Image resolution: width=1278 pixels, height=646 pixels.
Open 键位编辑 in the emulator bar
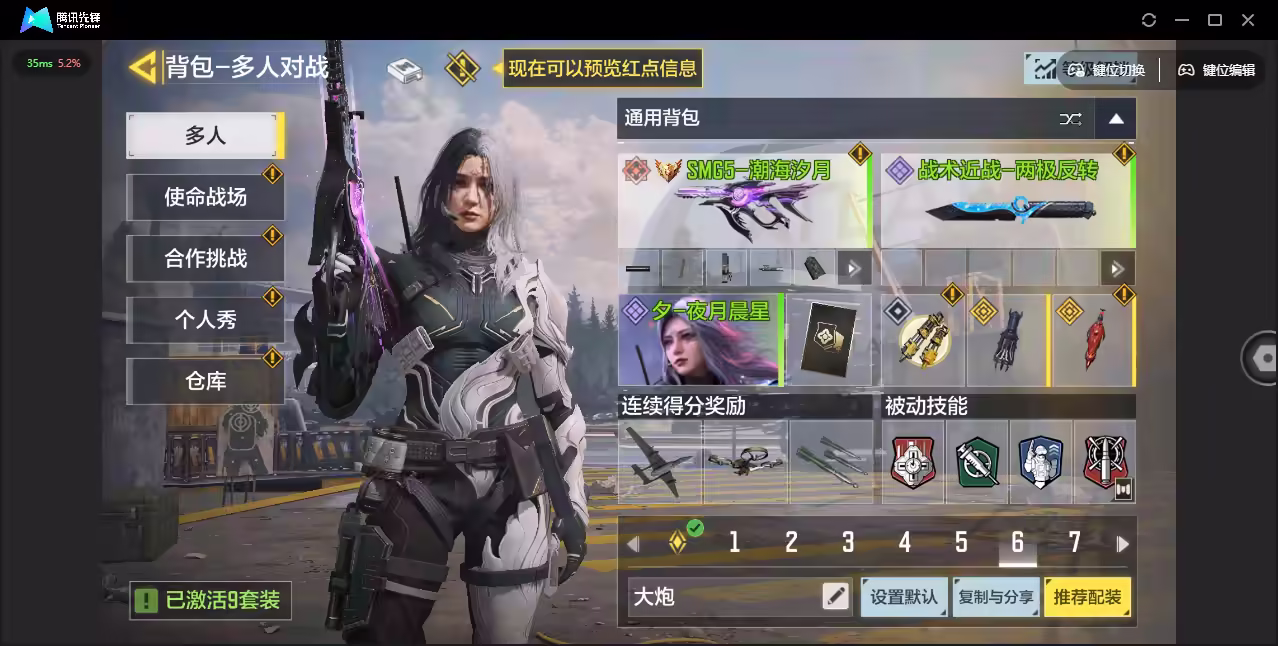[x=1216, y=70]
